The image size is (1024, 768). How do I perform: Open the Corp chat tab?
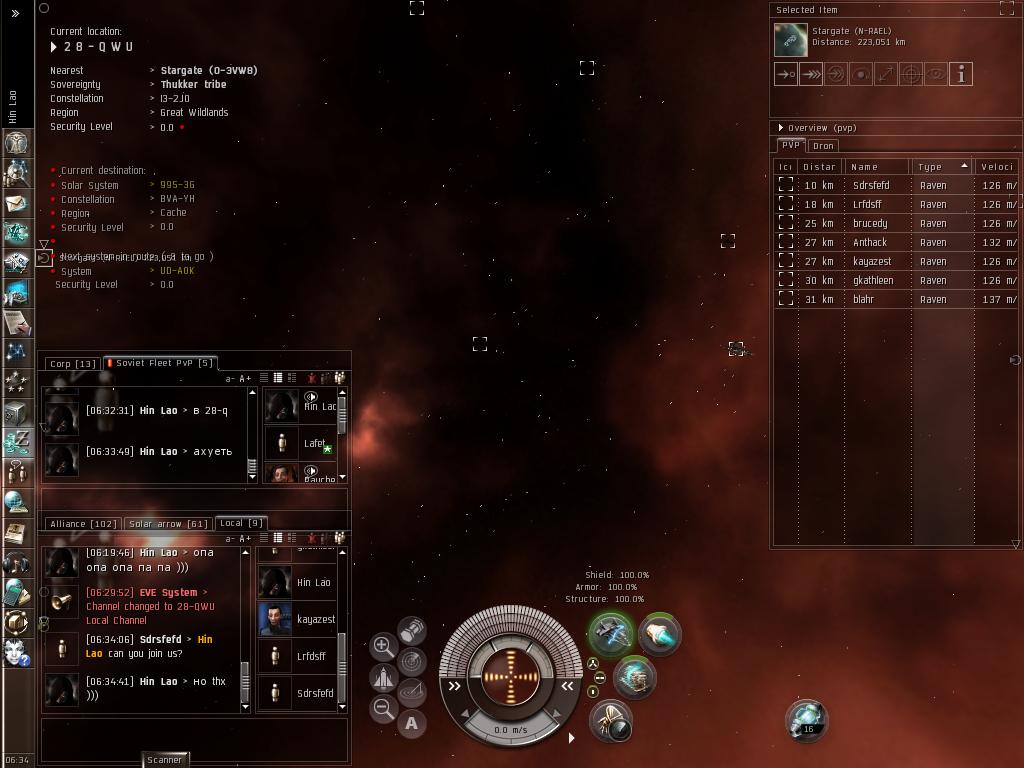73,364
